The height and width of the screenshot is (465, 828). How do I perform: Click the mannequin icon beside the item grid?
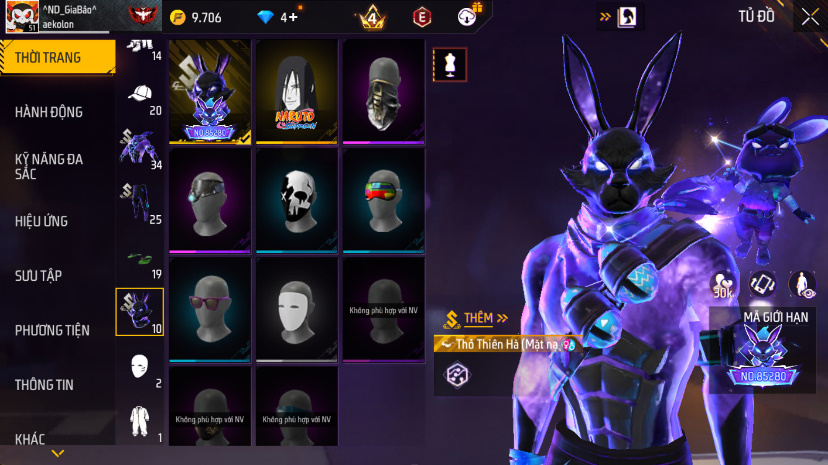(x=449, y=64)
